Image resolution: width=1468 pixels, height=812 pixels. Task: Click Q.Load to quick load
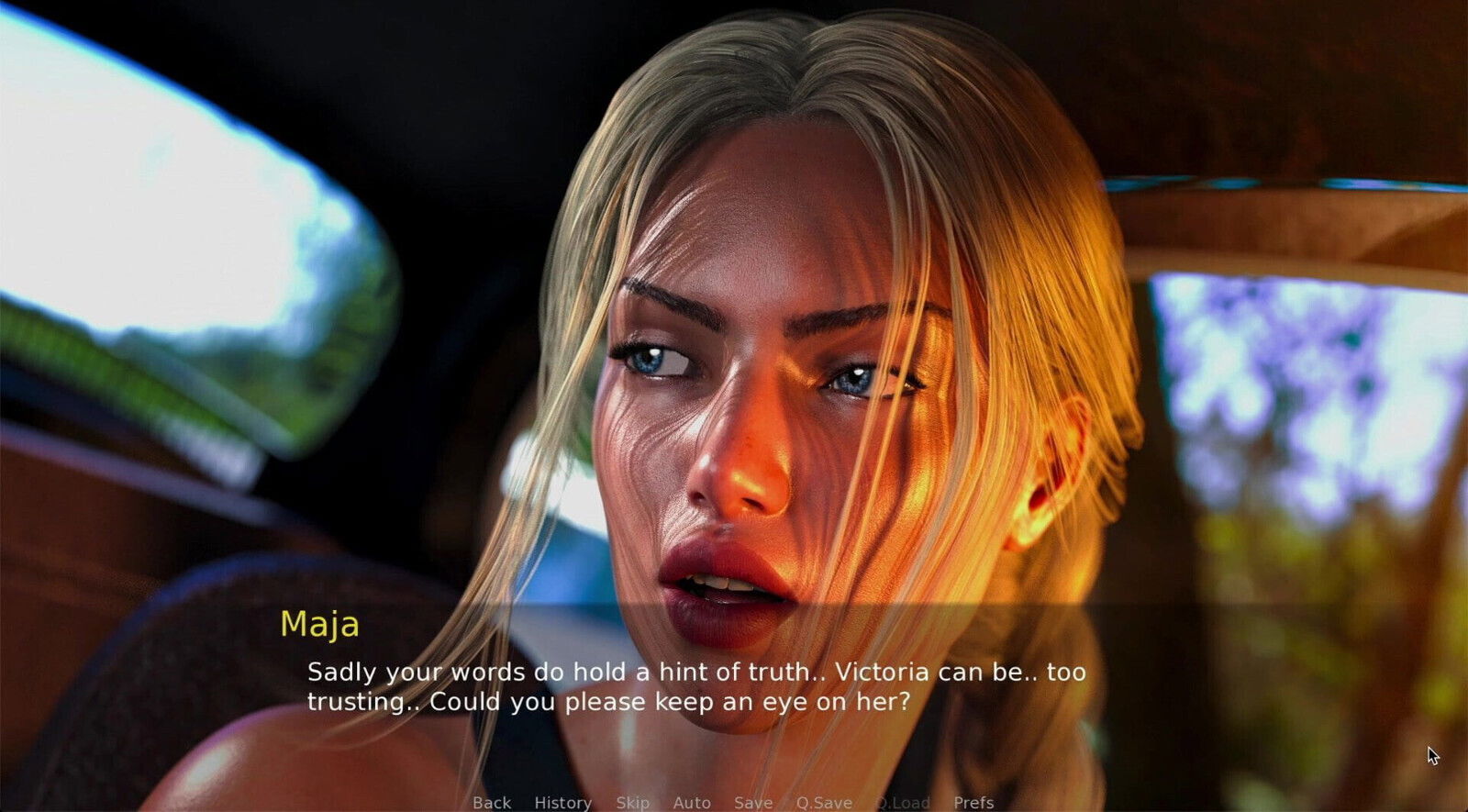pyautogui.click(x=902, y=802)
